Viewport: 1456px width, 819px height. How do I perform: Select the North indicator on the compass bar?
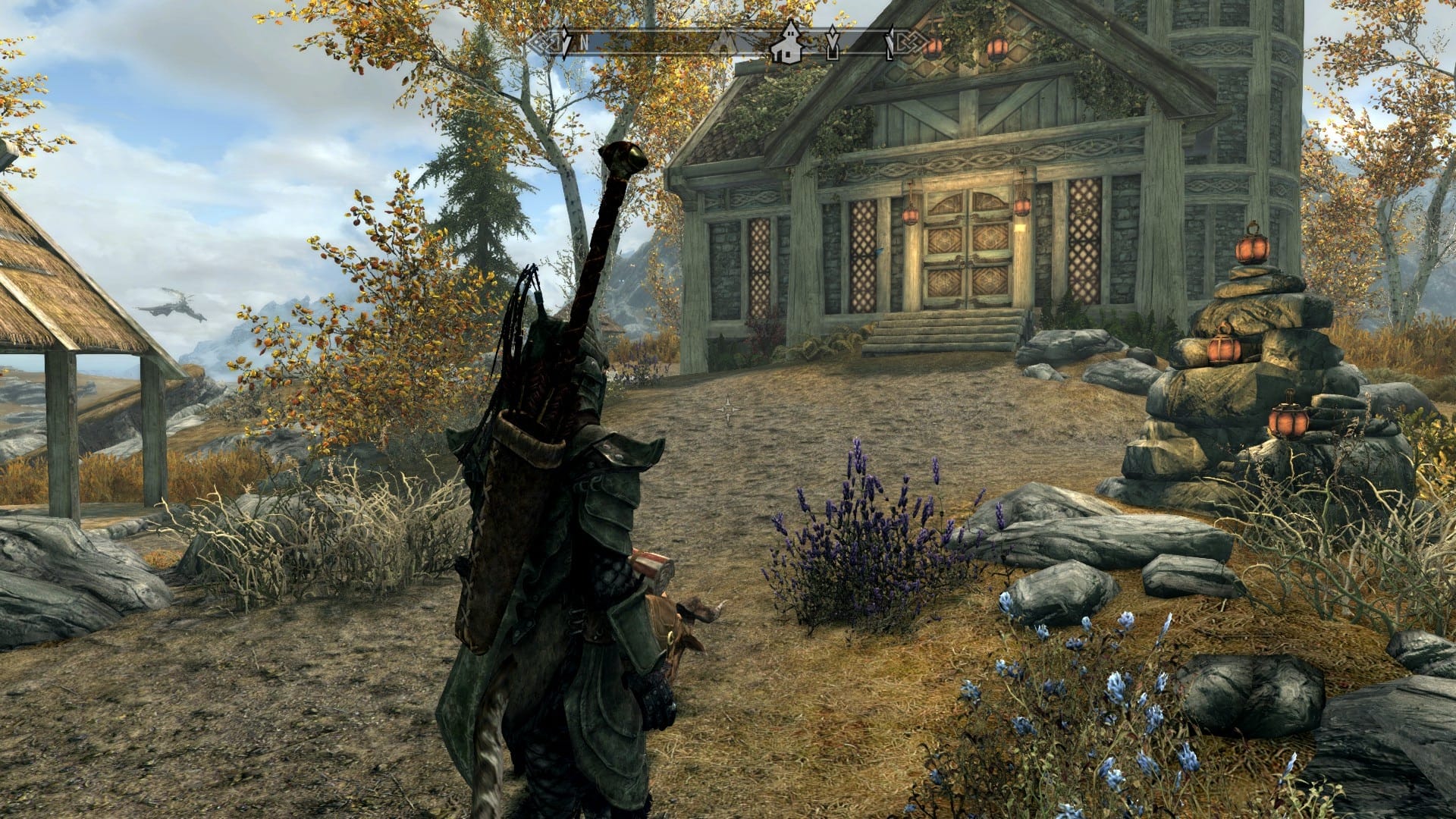[x=584, y=42]
